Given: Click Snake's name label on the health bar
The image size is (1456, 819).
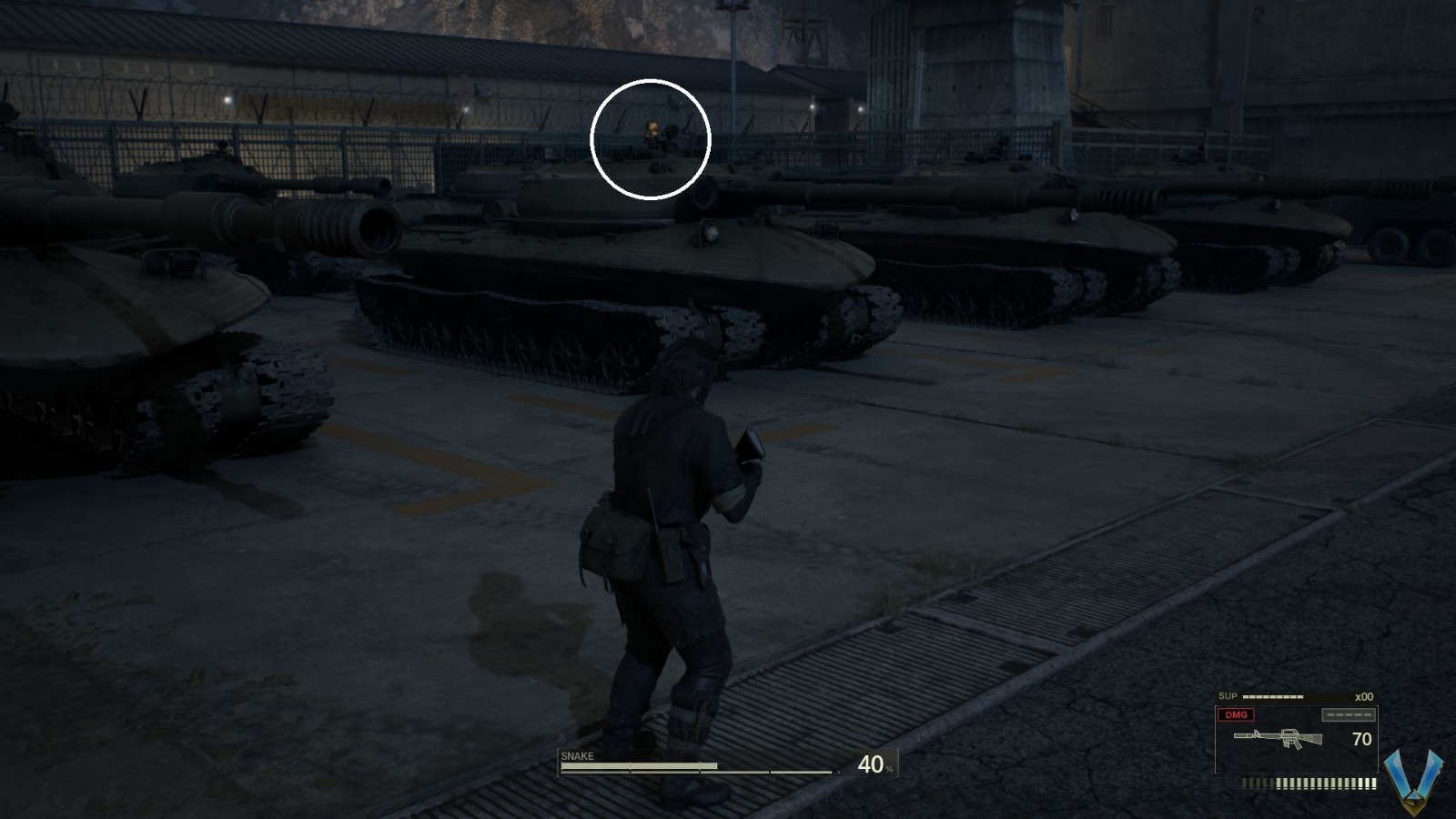Looking at the screenshot, I should [577, 756].
